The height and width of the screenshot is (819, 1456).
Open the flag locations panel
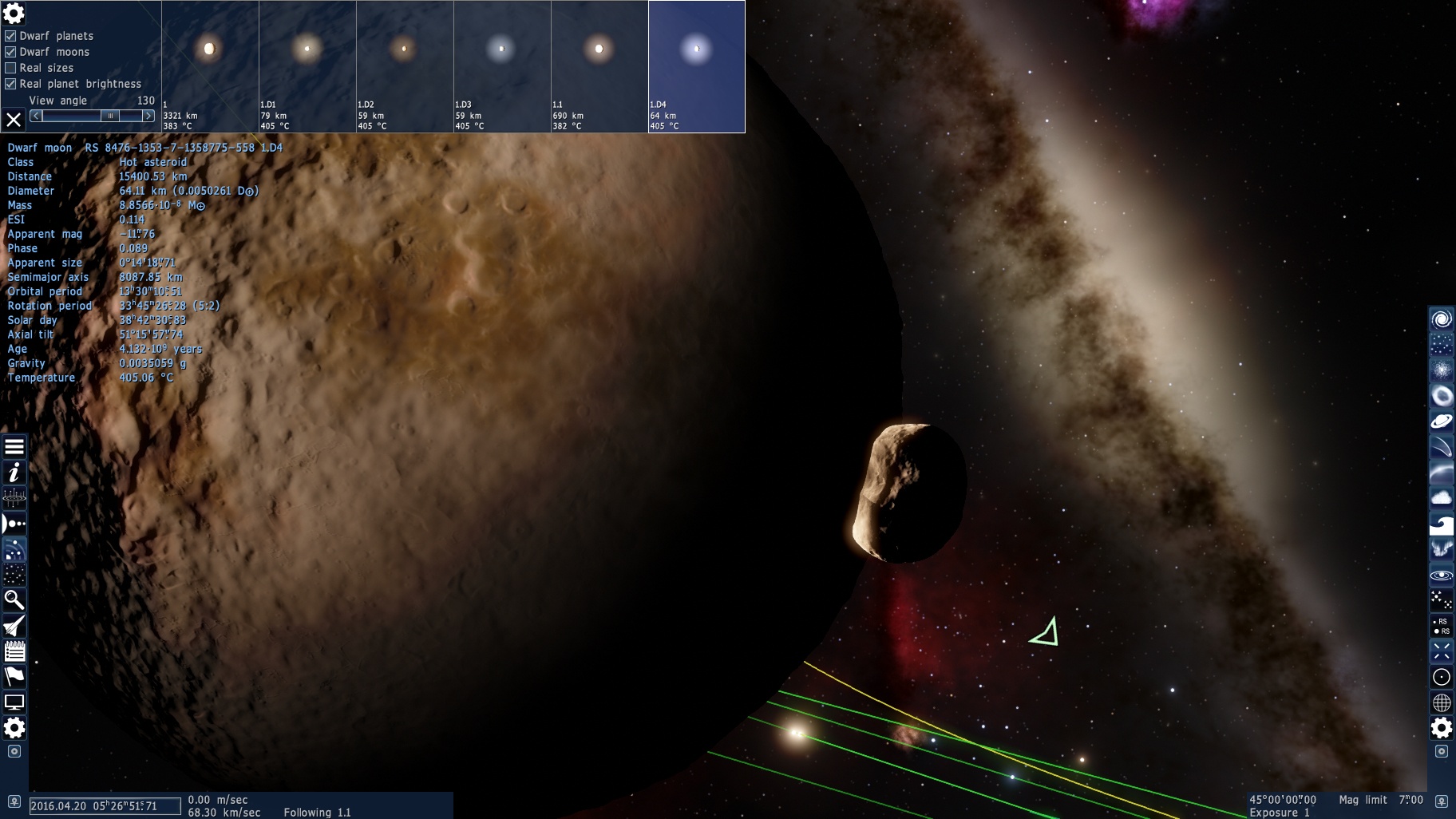point(14,677)
